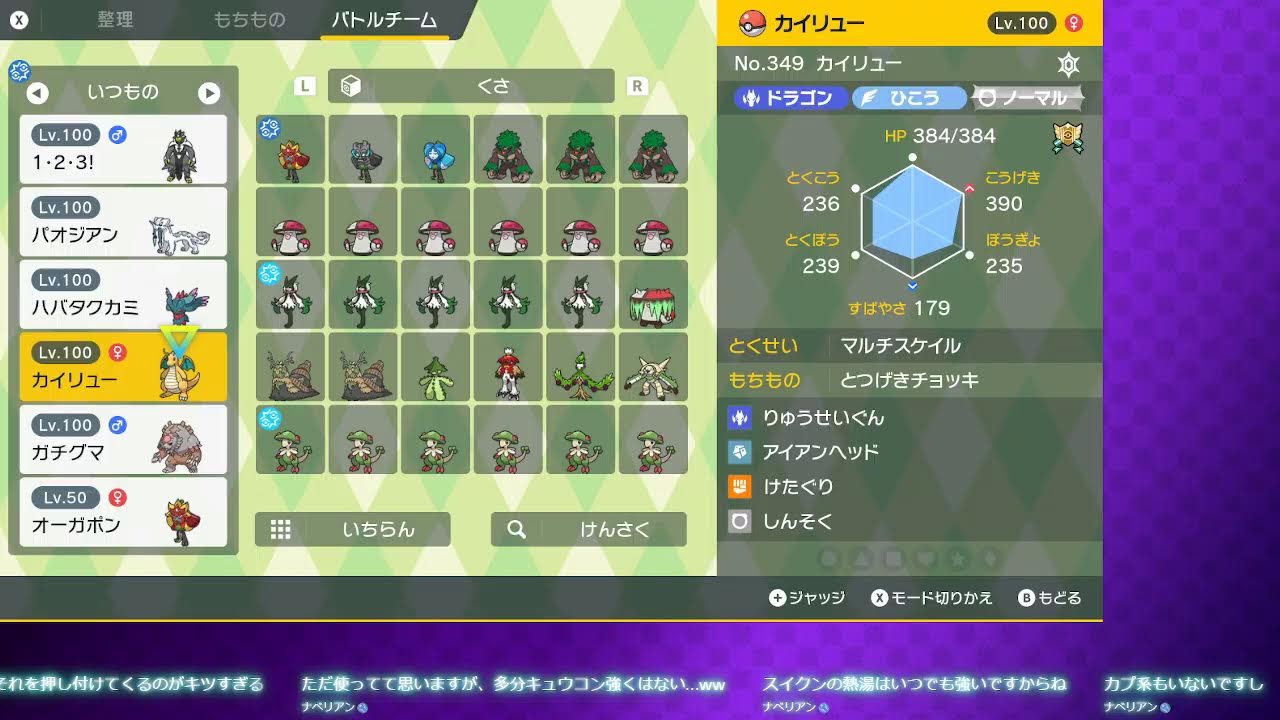Open the いちらん box list view
Image resolution: width=1280 pixels, height=720 pixels.
[x=352, y=529]
